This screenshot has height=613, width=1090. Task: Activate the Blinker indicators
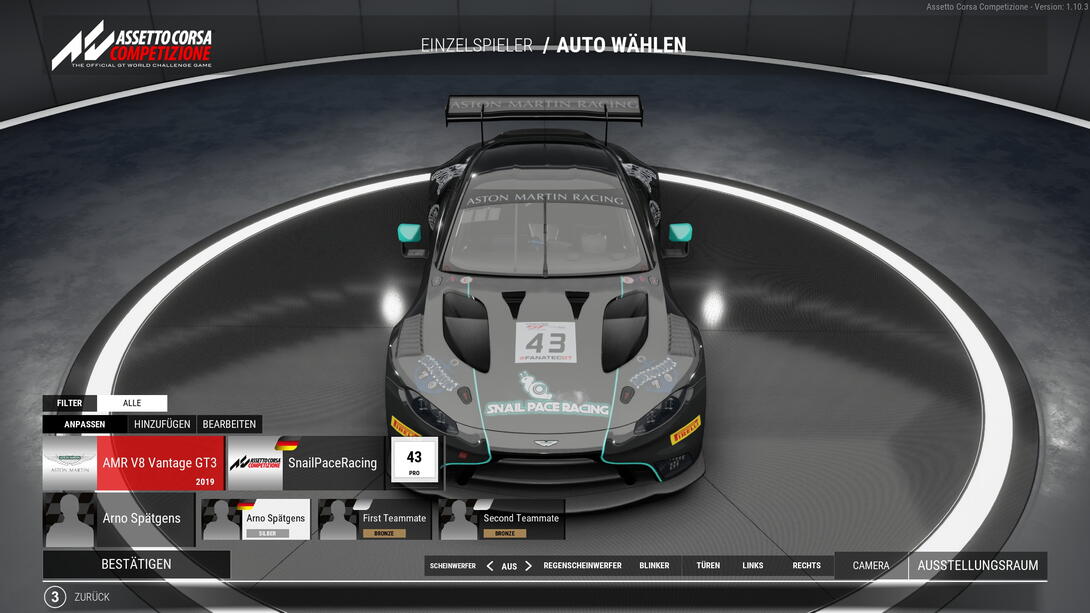pos(654,566)
